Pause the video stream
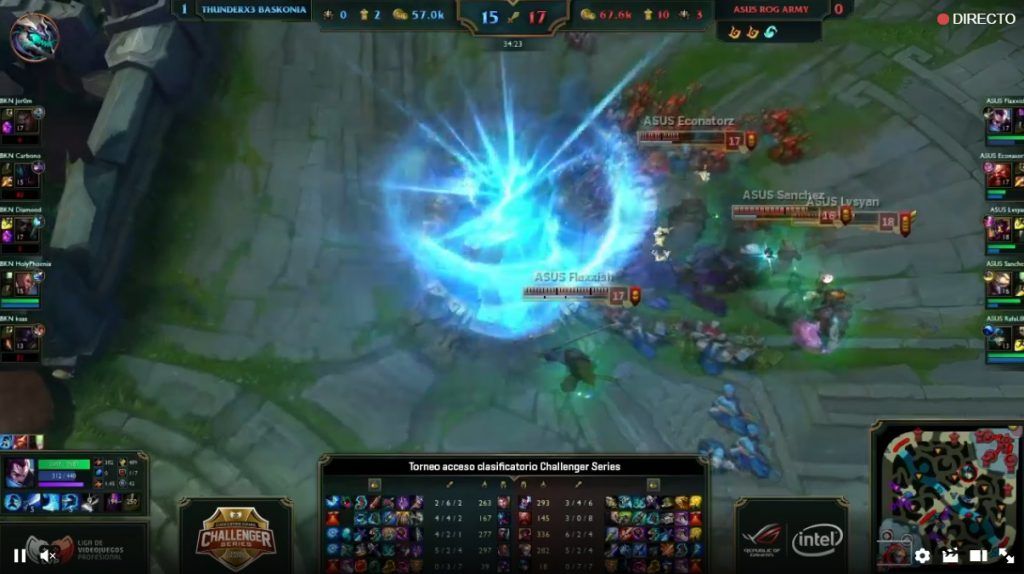Screen dimensions: 1024x574 pyautogui.click(x=19, y=556)
